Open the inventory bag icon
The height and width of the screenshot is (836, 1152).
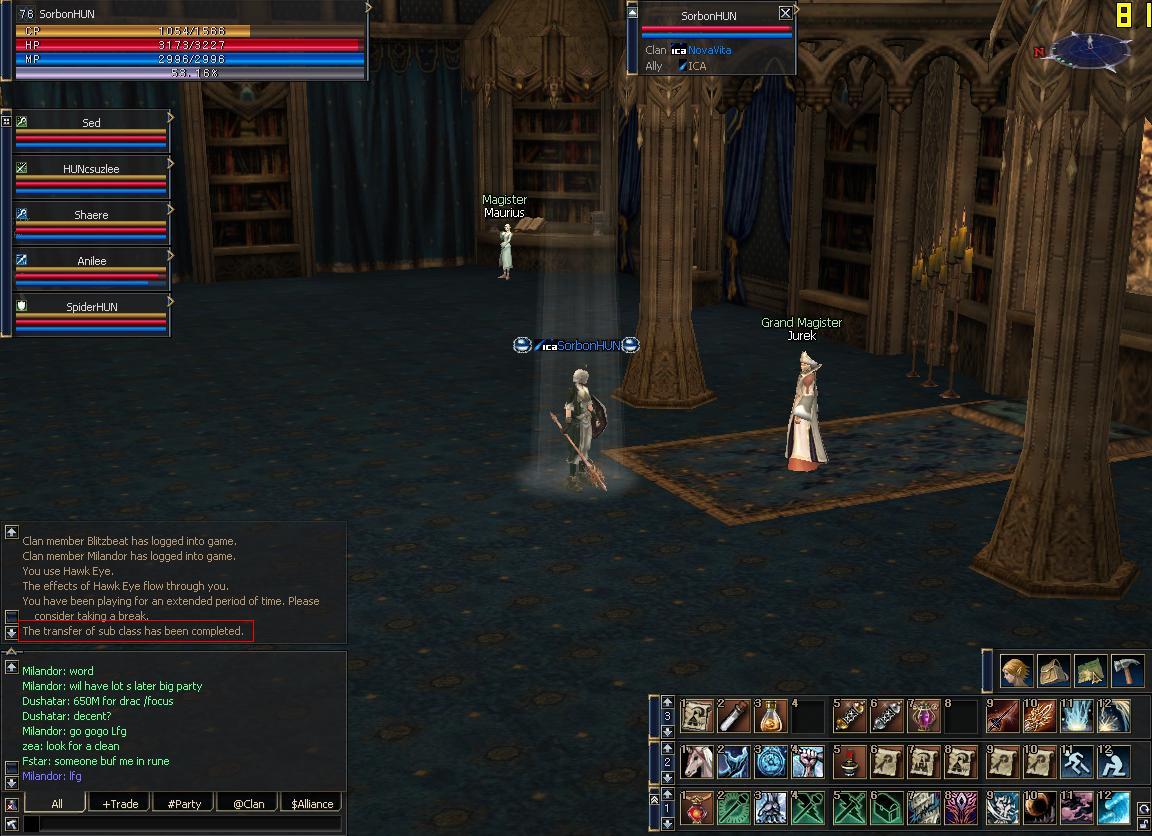click(1054, 670)
